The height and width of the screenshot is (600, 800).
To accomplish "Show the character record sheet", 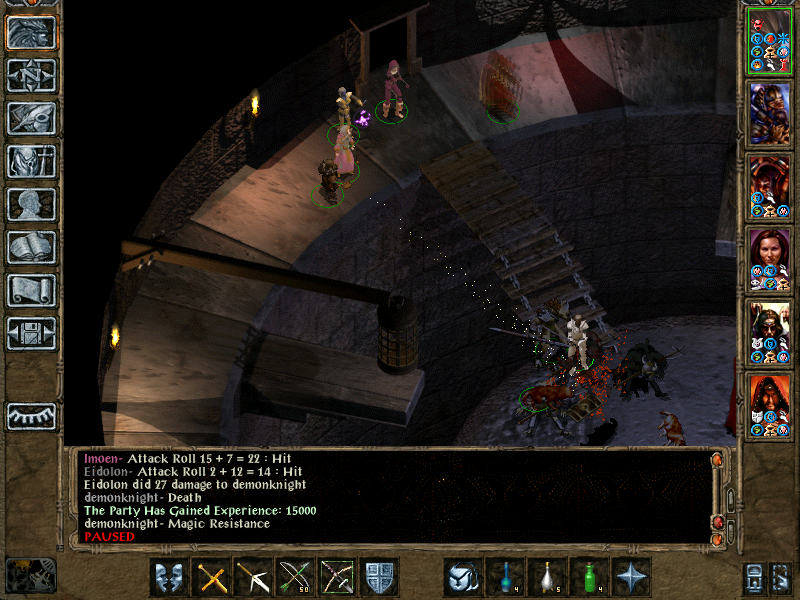I will point(32,204).
